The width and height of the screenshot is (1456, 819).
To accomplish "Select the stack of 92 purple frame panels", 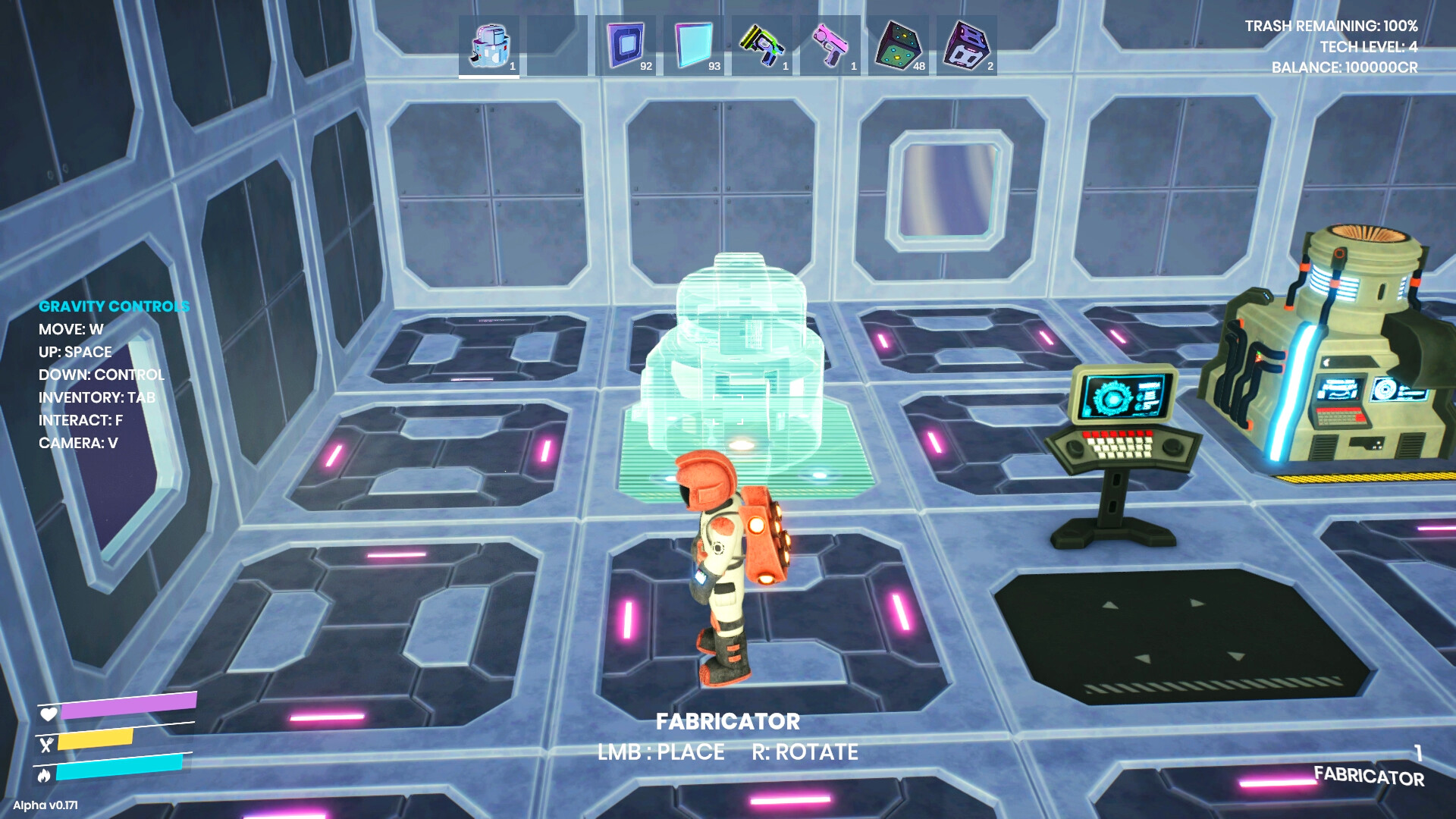I will 626,45.
